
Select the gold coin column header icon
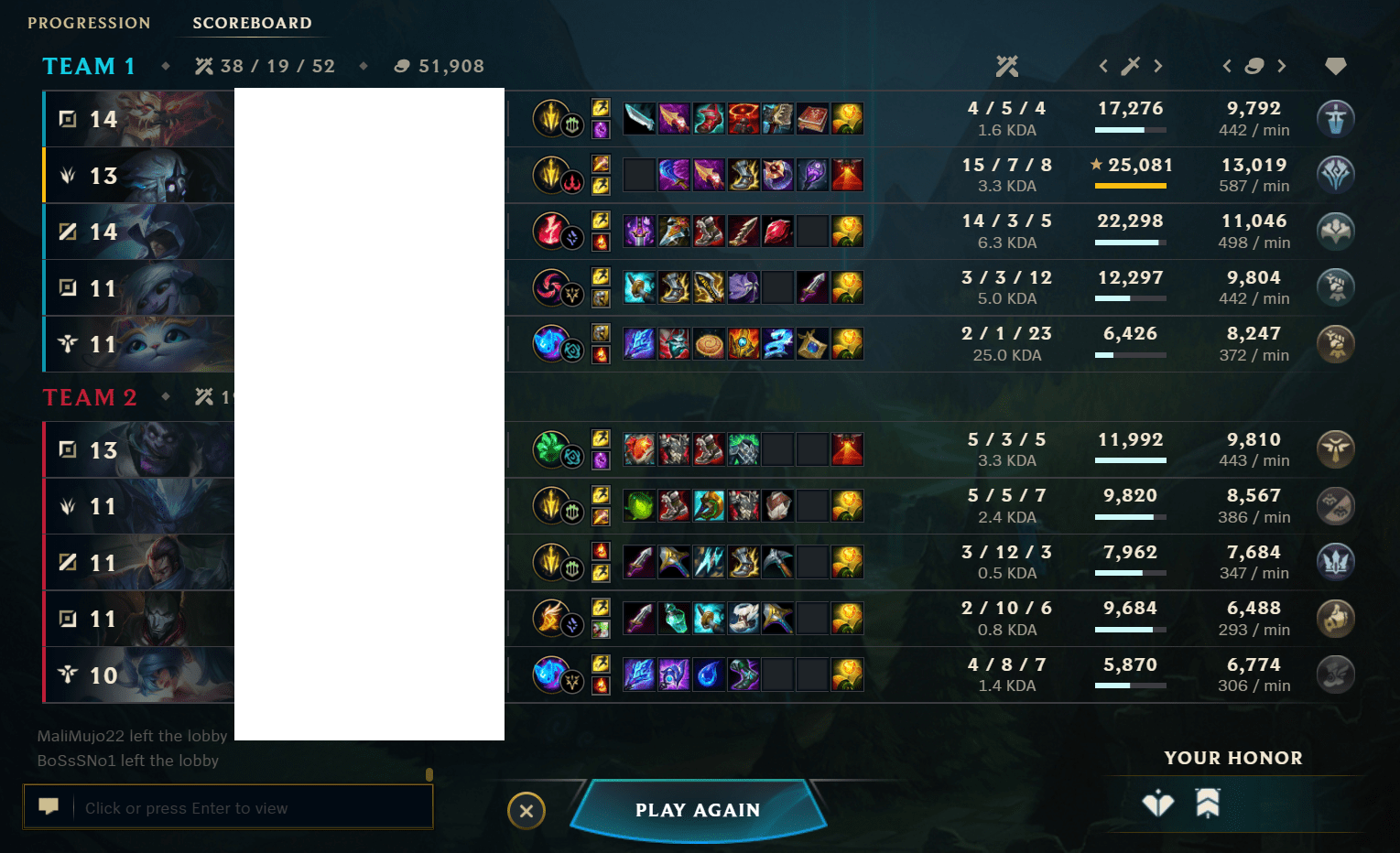coord(1254,66)
